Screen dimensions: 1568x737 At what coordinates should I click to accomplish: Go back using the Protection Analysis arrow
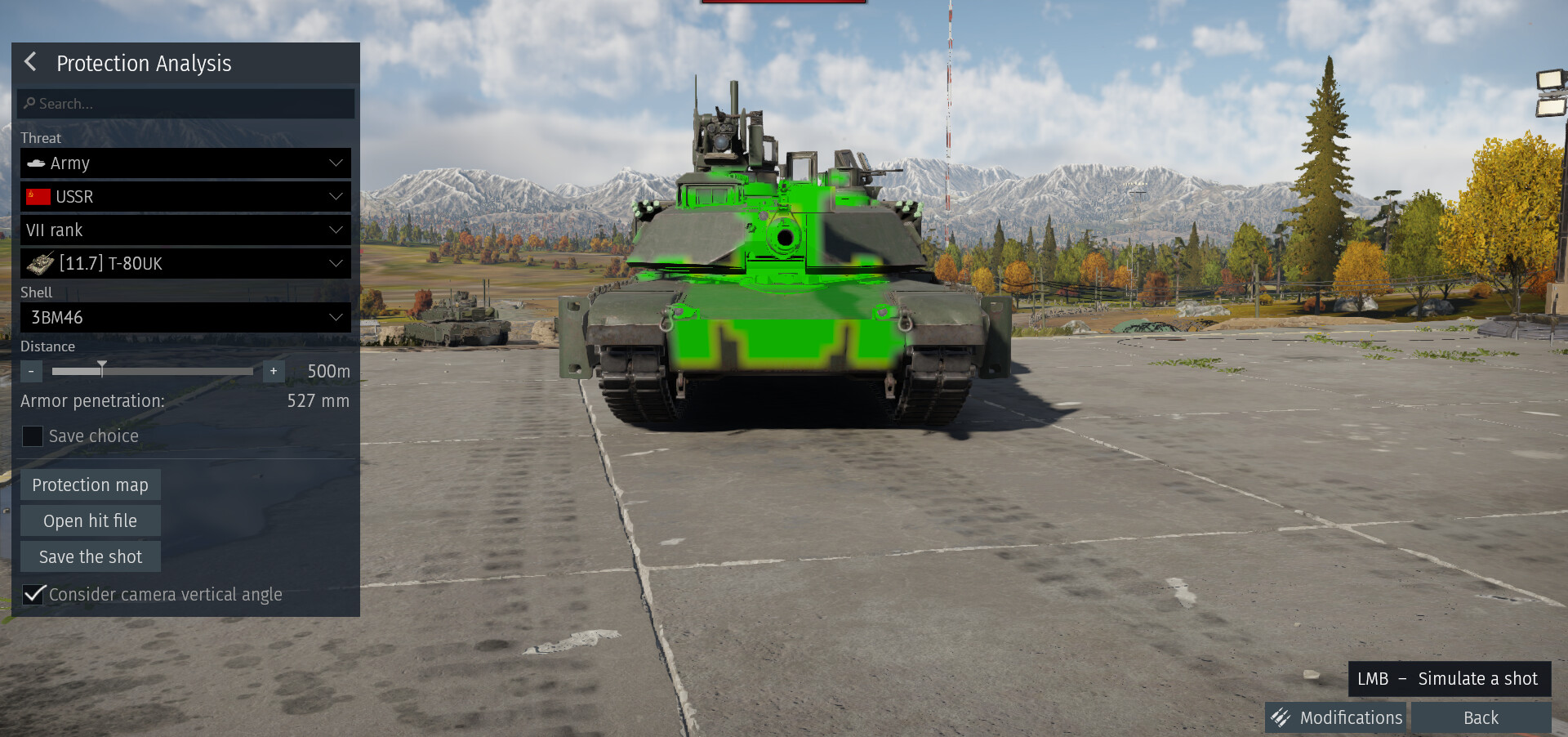[31, 62]
